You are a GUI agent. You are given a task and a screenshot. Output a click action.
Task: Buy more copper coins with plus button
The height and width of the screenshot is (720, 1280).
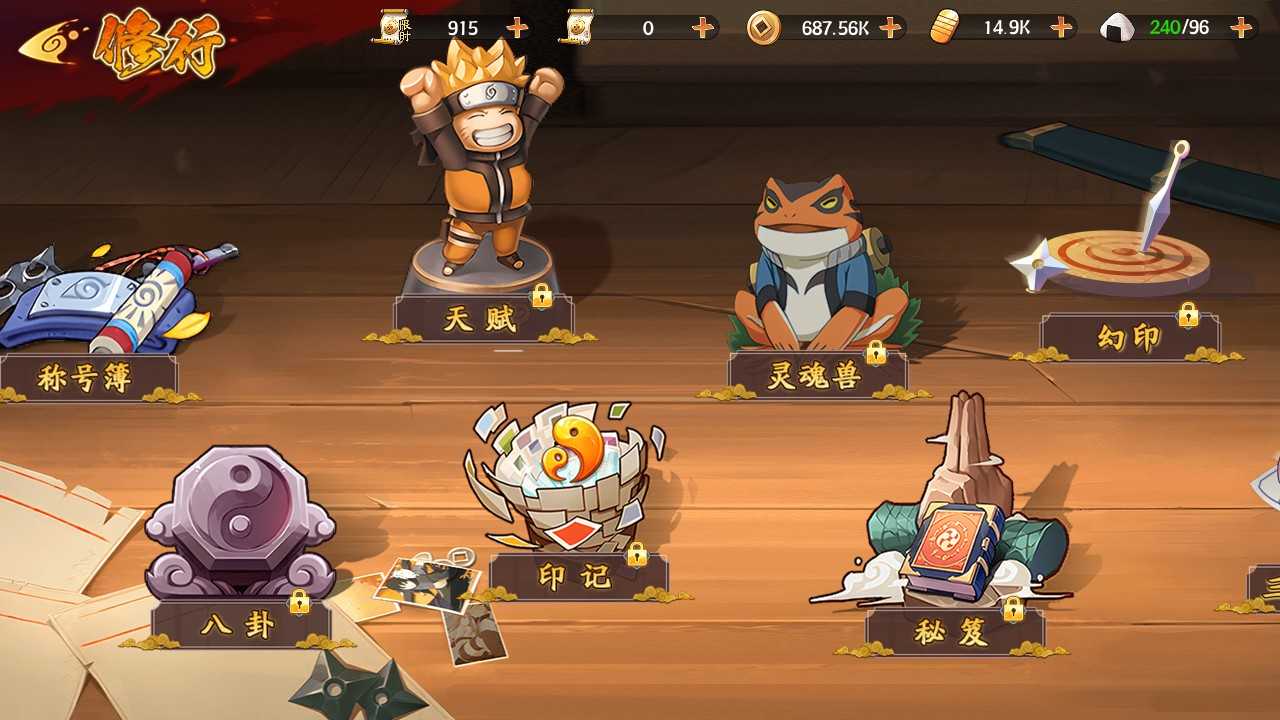[x=890, y=28]
